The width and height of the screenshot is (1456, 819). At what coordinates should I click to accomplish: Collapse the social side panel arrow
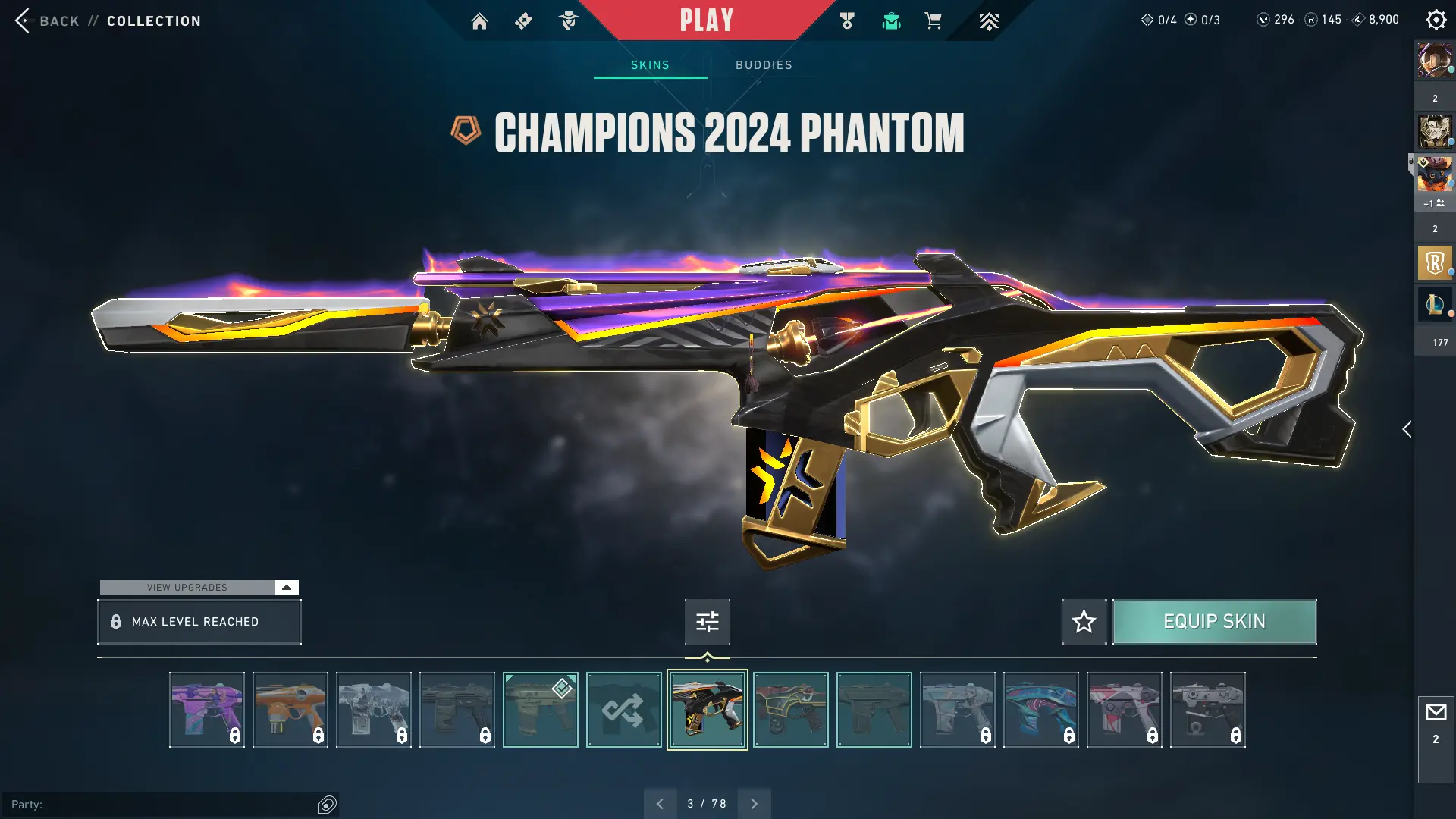1407,429
